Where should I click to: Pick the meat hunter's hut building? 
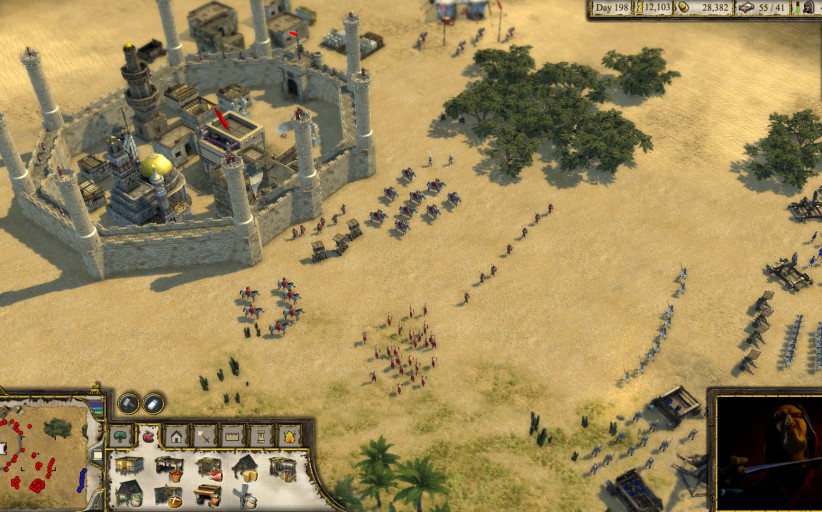click(209, 467)
